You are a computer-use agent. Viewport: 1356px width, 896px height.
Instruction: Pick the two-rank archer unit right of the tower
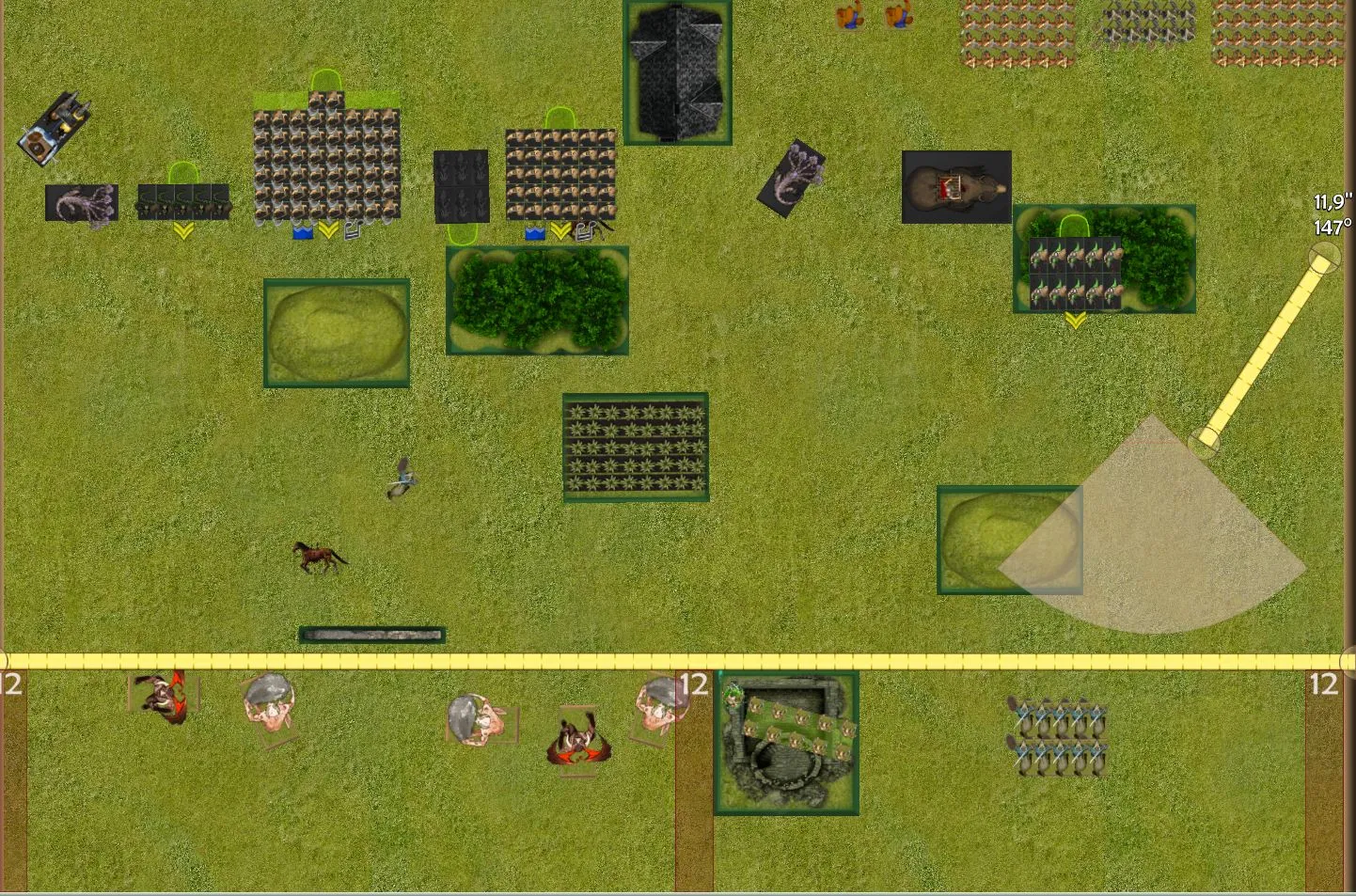point(1058,738)
